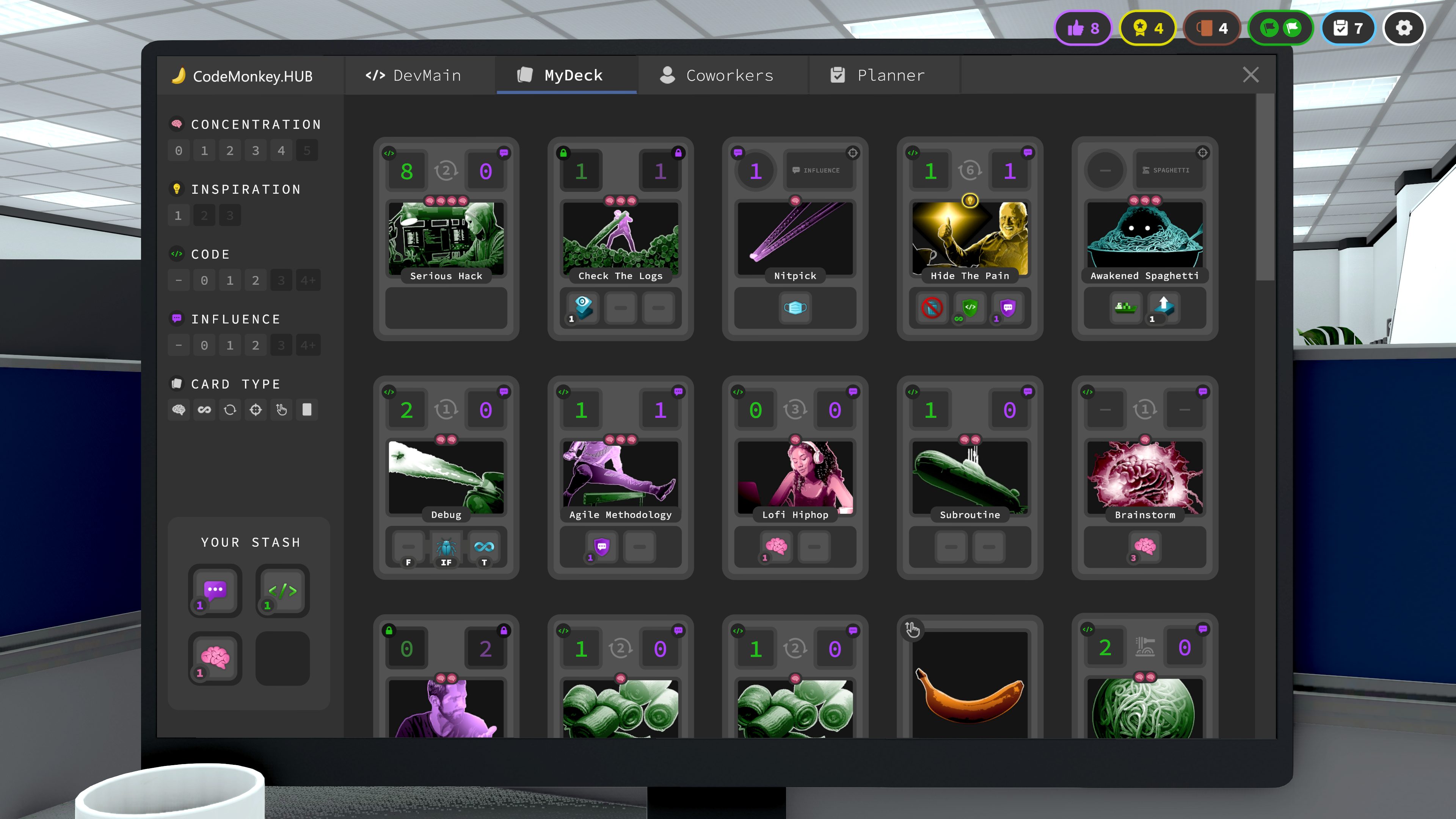Toggle the Concentration 5 filter
This screenshot has height=819, width=1456.
(307, 150)
